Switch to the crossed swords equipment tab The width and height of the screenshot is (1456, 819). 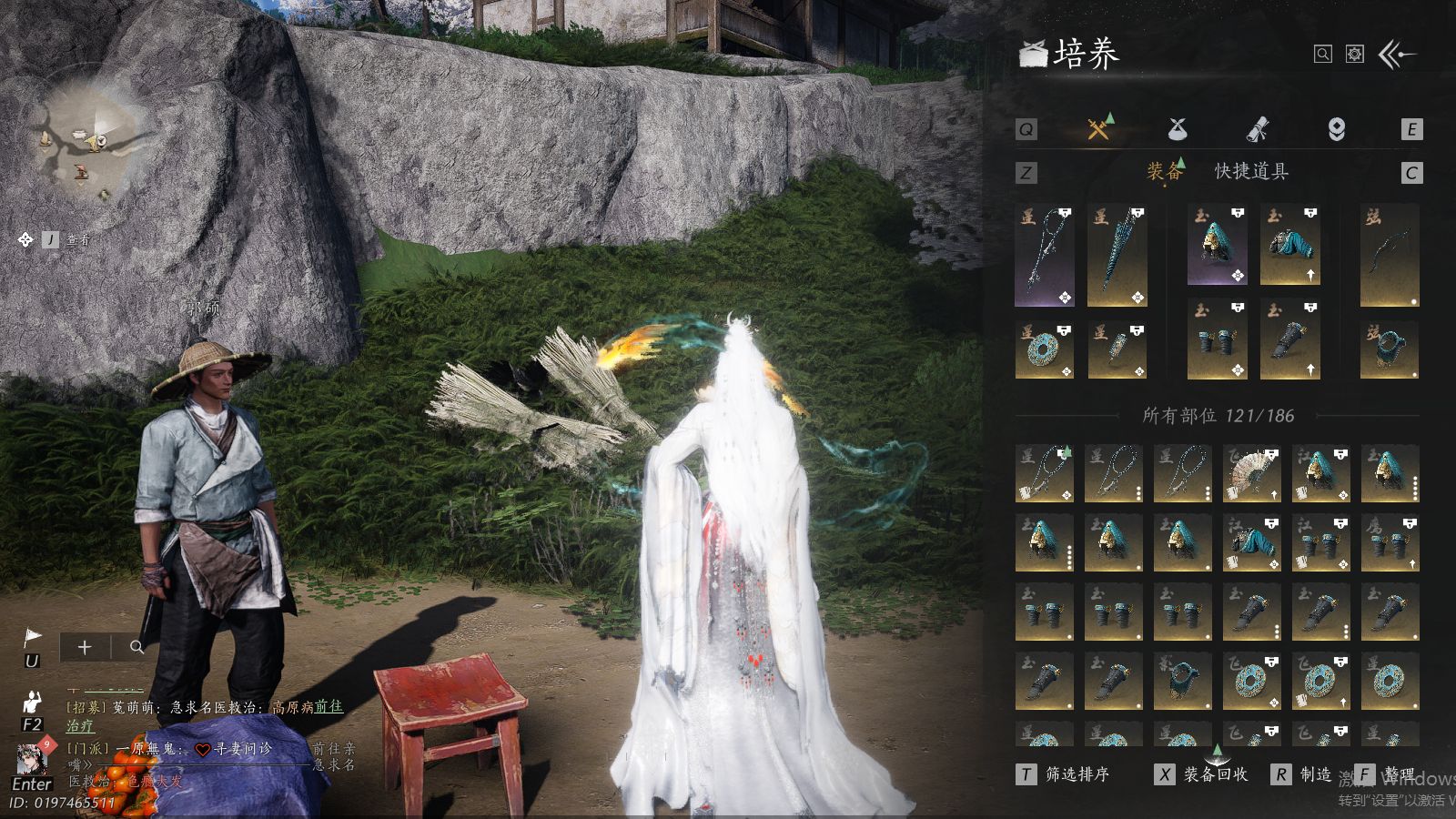click(x=1099, y=129)
